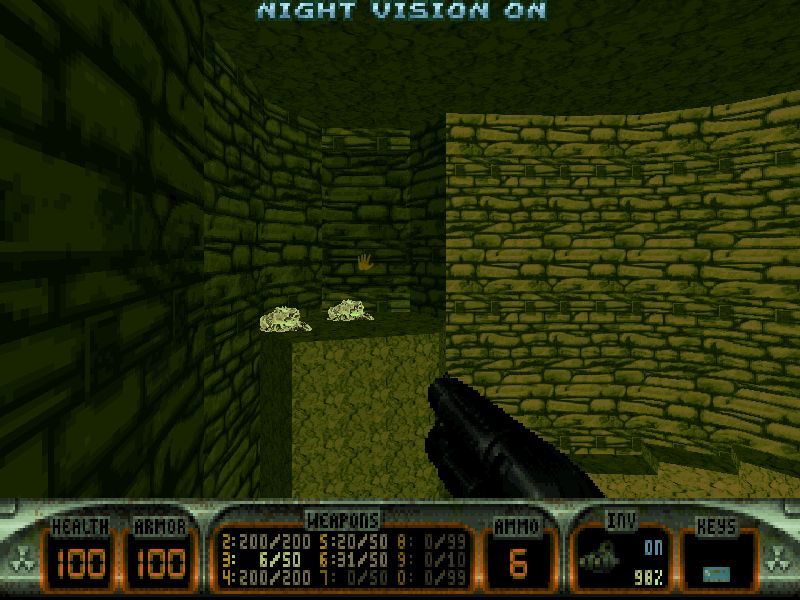Click the blue keycard in Keys panel

[x=715, y=571]
